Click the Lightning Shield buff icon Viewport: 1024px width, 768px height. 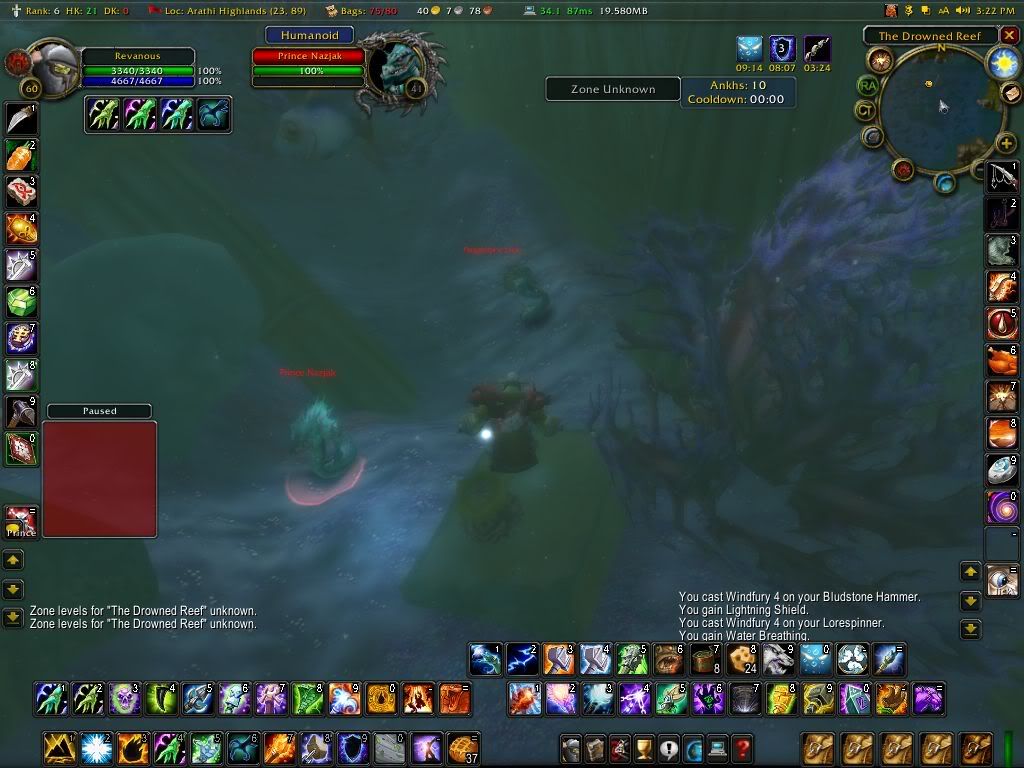tap(782, 48)
